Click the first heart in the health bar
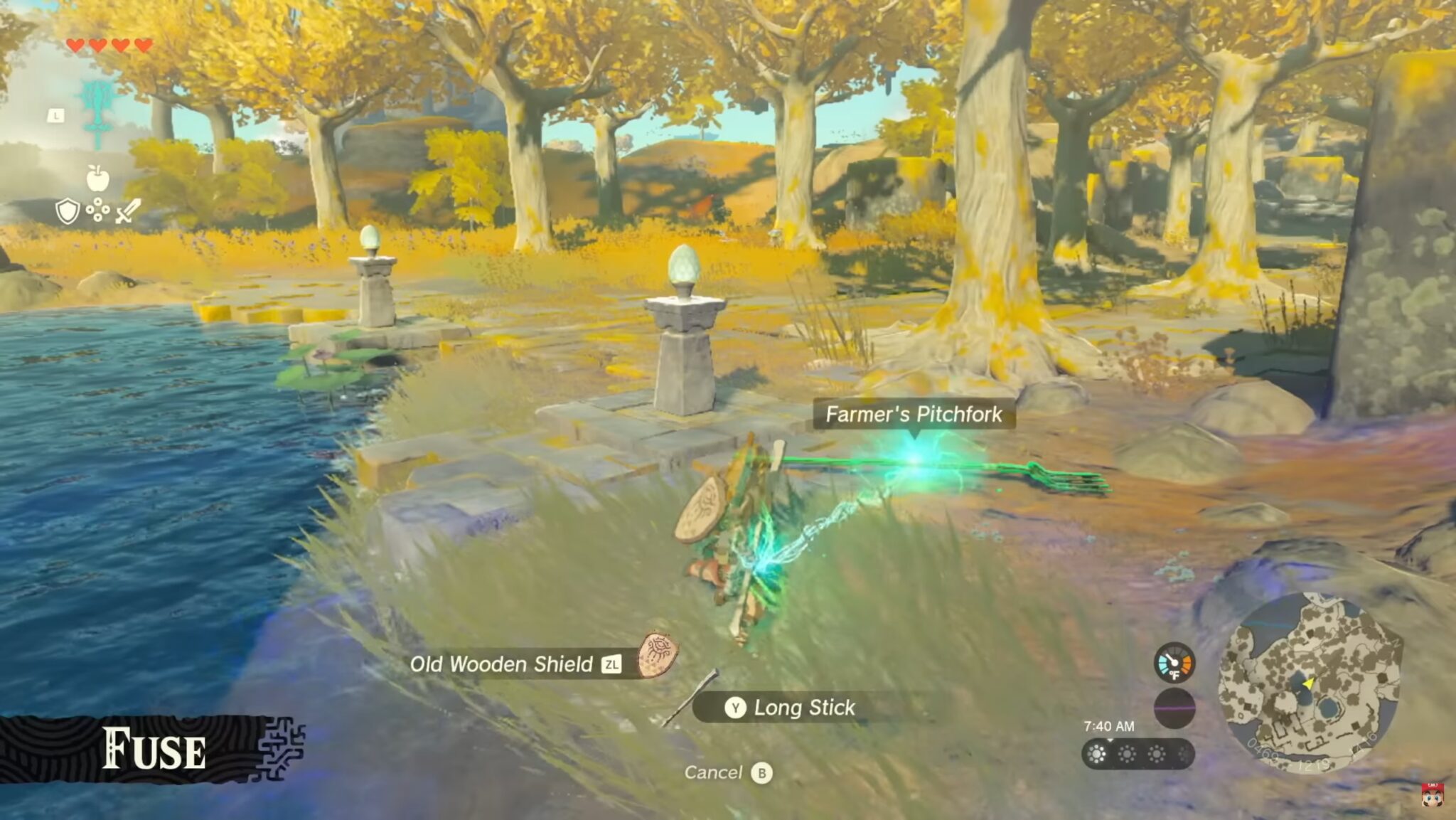 76,46
